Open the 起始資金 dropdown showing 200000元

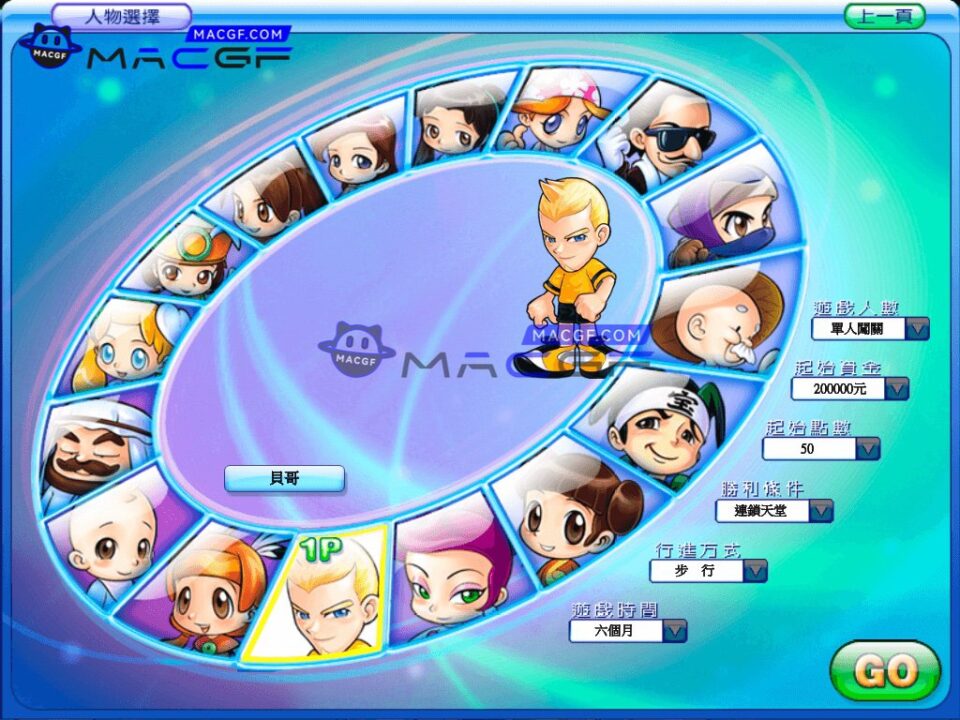(x=897, y=388)
